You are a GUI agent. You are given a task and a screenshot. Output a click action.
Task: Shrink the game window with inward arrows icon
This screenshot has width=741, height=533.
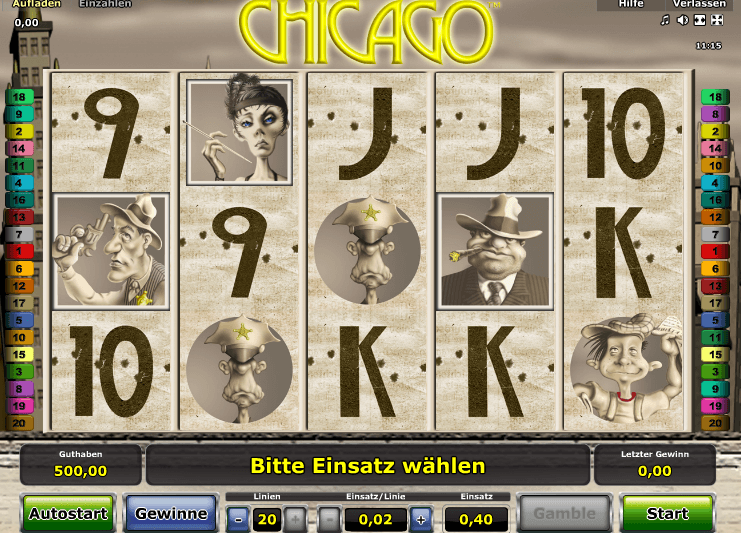pos(699,20)
